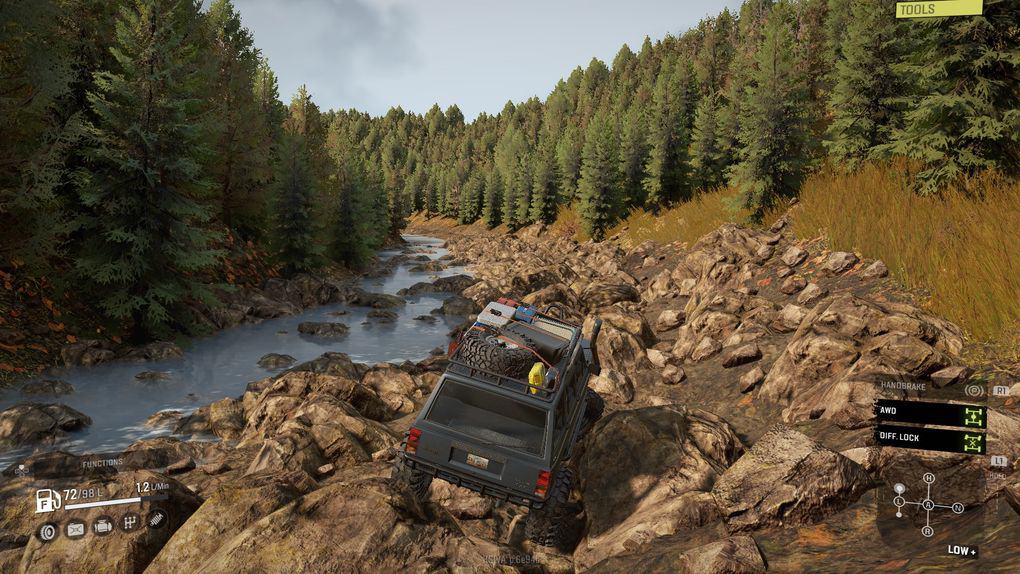Click the wheel/tire status icon
Viewport: 1020px width, 574px height.
click(x=48, y=531)
